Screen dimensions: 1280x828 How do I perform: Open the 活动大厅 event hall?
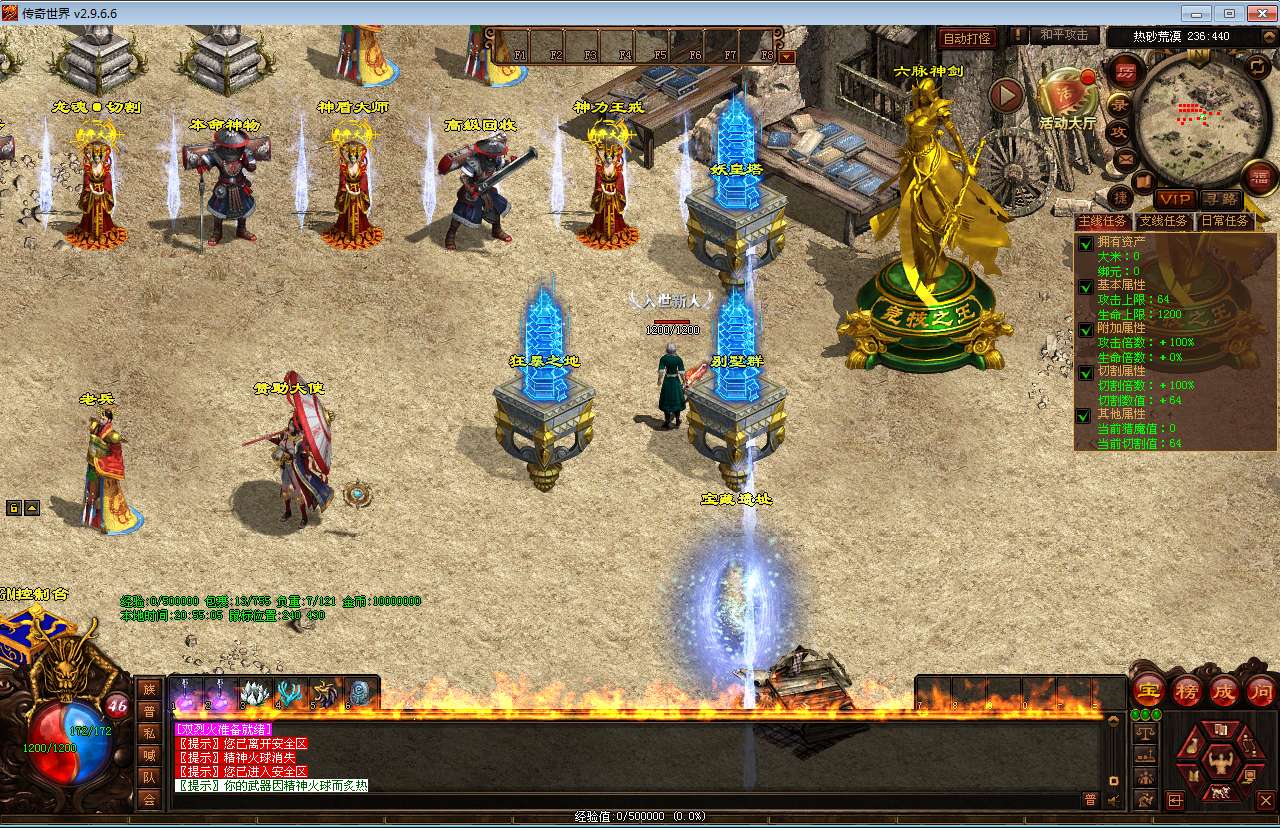click(x=1067, y=98)
